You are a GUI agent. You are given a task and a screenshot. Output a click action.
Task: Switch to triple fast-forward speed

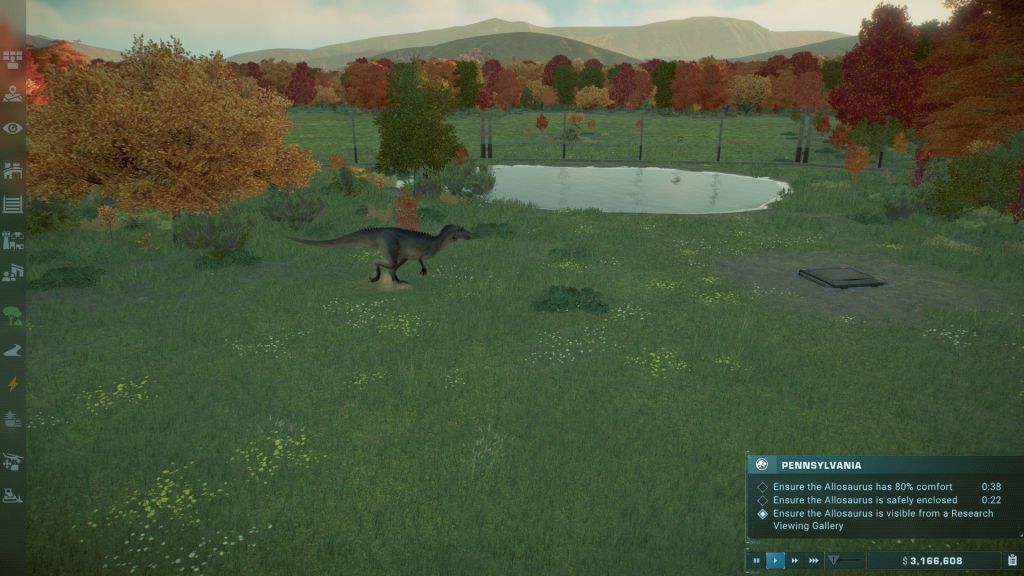[x=814, y=561]
